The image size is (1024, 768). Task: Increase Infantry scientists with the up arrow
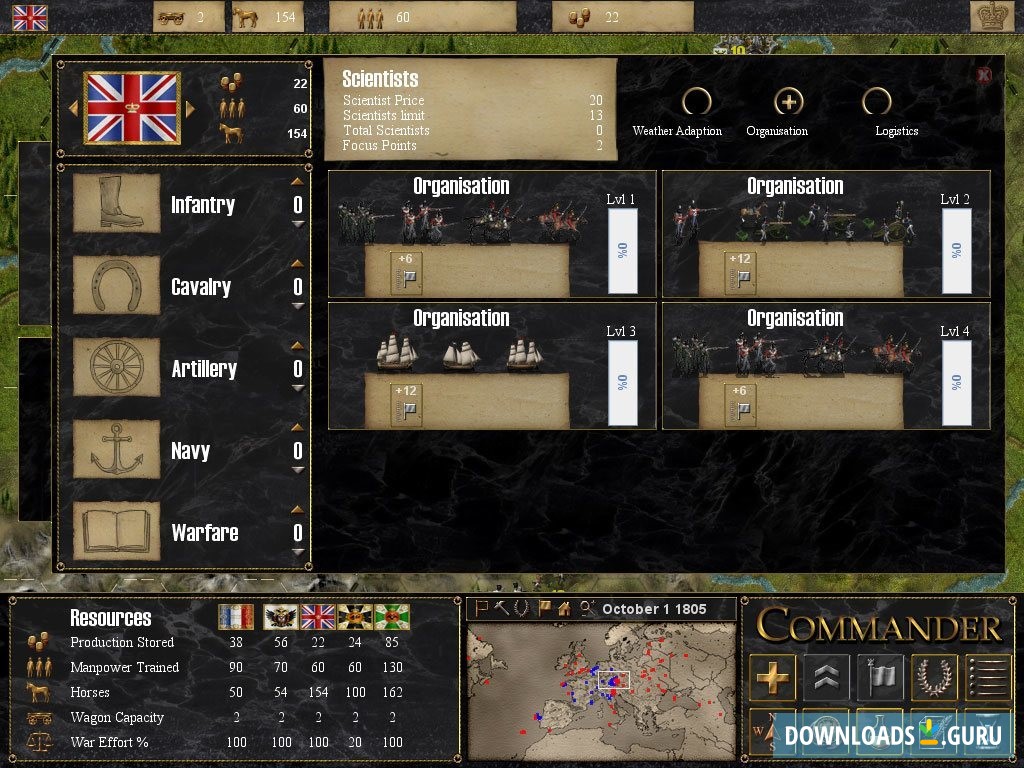pos(297,182)
